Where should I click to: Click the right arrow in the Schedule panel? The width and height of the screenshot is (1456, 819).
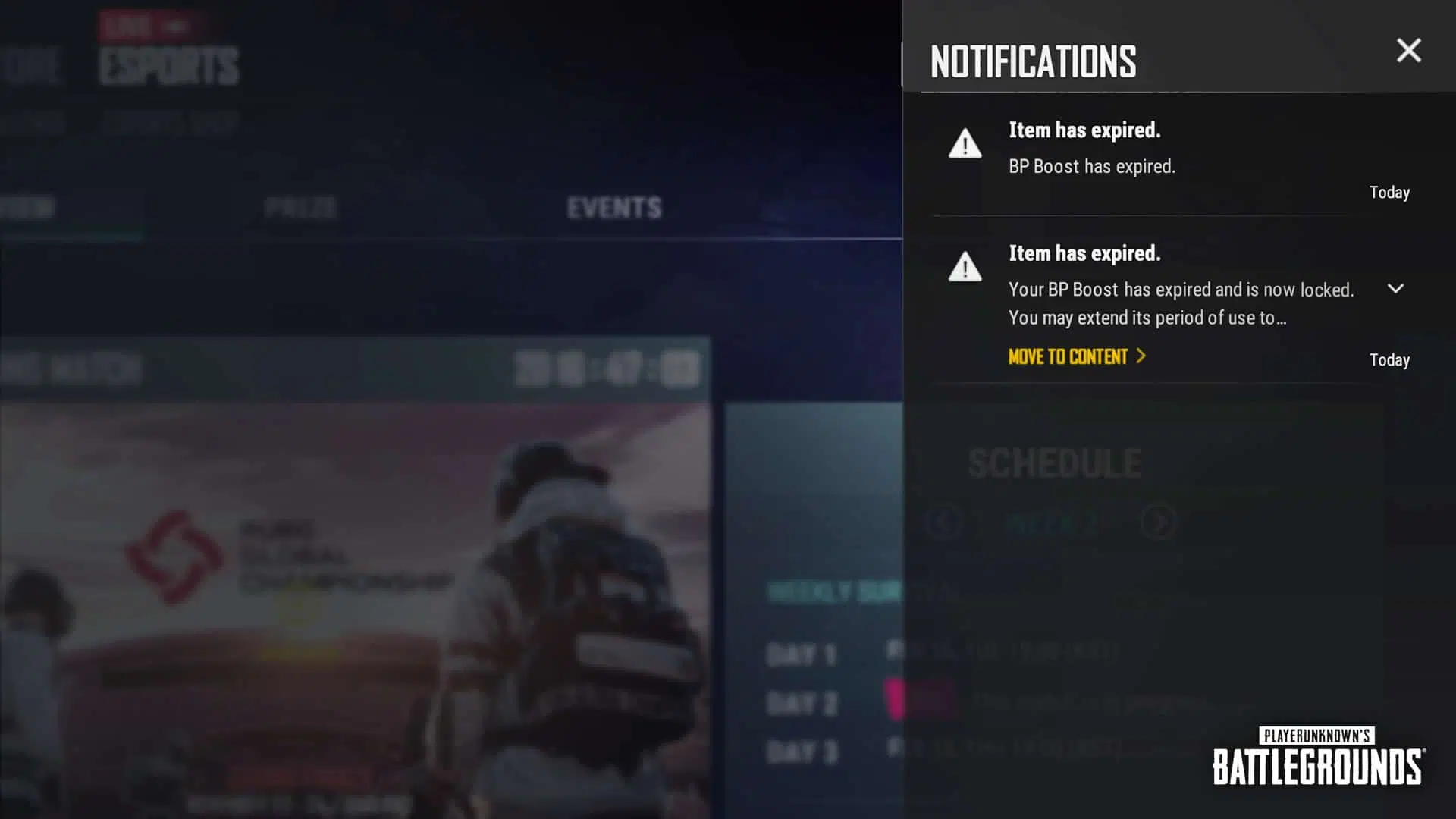[1158, 522]
